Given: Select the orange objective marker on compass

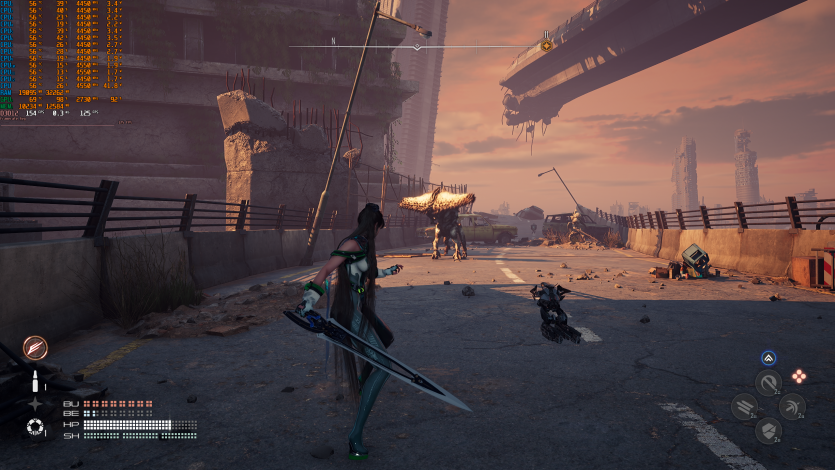Looking at the screenshot, I should coord(546,44).
